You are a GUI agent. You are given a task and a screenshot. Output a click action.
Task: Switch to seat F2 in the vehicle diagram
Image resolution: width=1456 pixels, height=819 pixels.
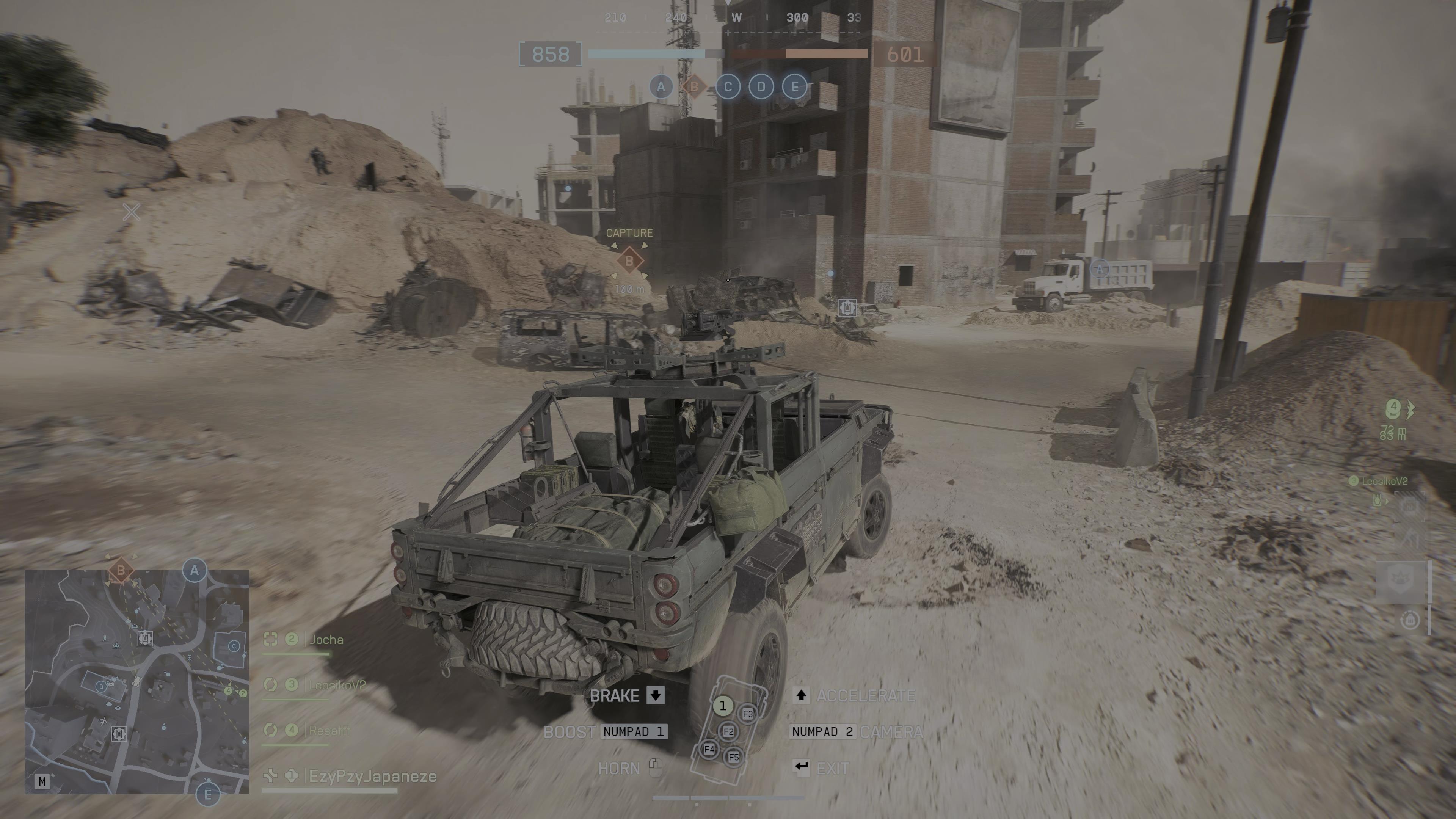(x=728, y=732)
